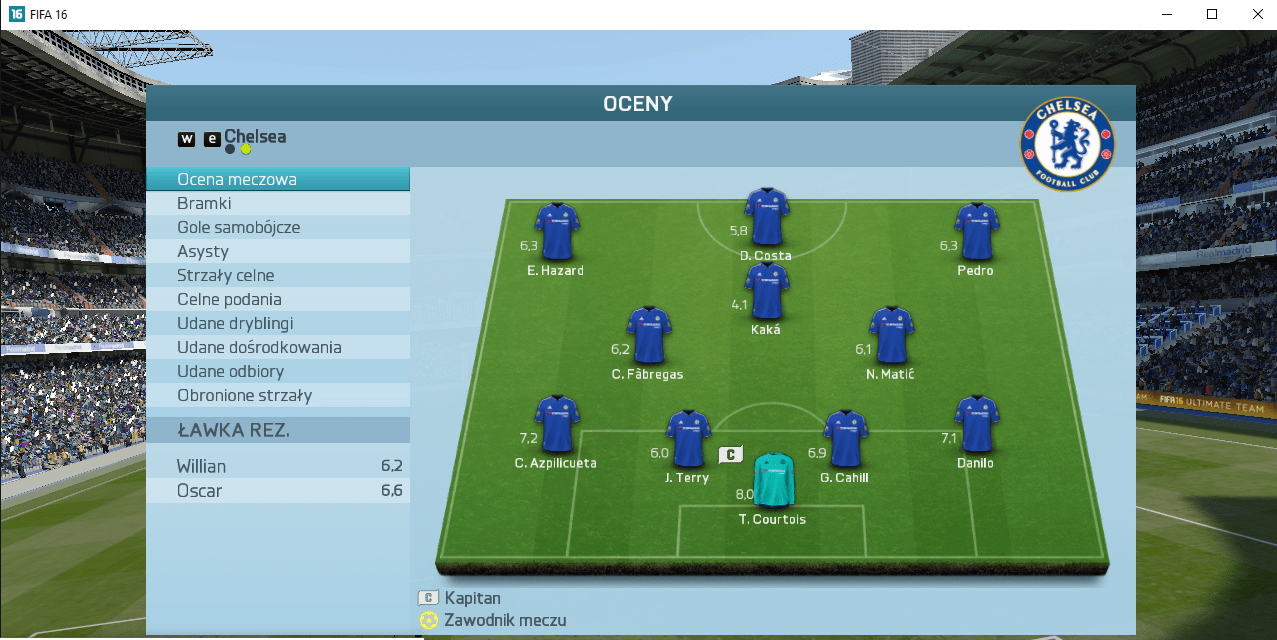This screenshot has width=1277, height=640.
Task: Choose D. Costa's player shirt
Action: click(x=766, y=216)
